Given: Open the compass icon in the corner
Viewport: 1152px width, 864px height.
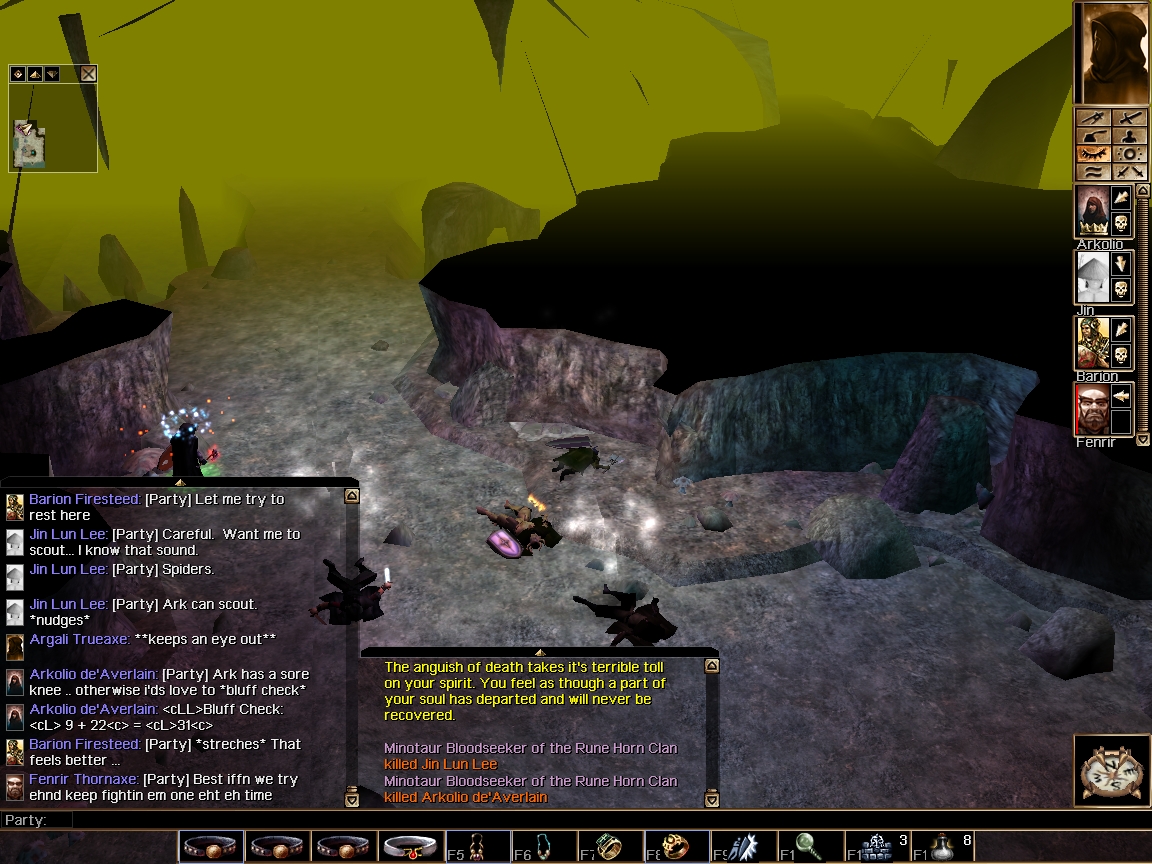Looking at the screenshot, I should pos(1109,771).
